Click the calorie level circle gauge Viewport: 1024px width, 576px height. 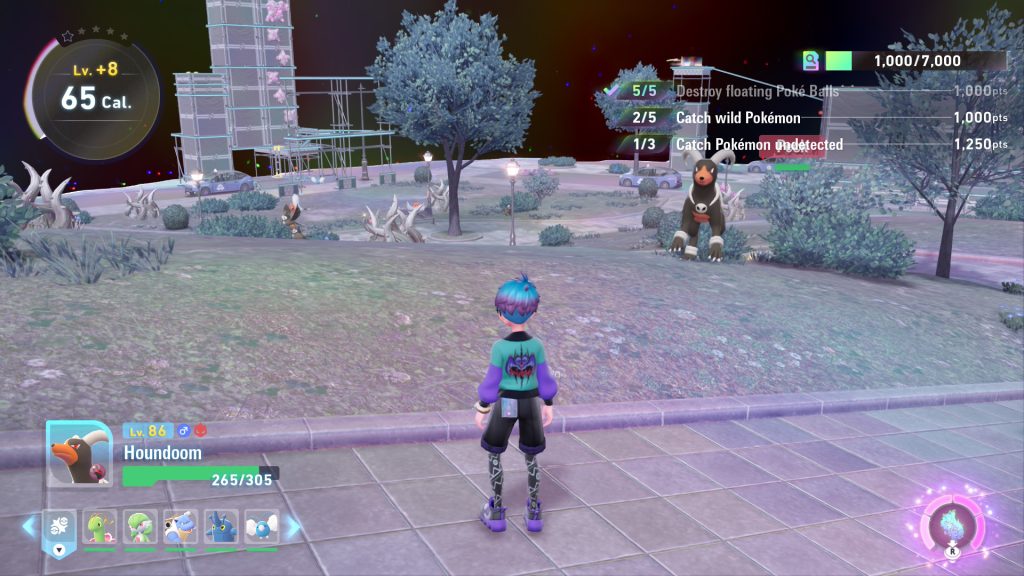pyautogui.click(x=93, y=99)
